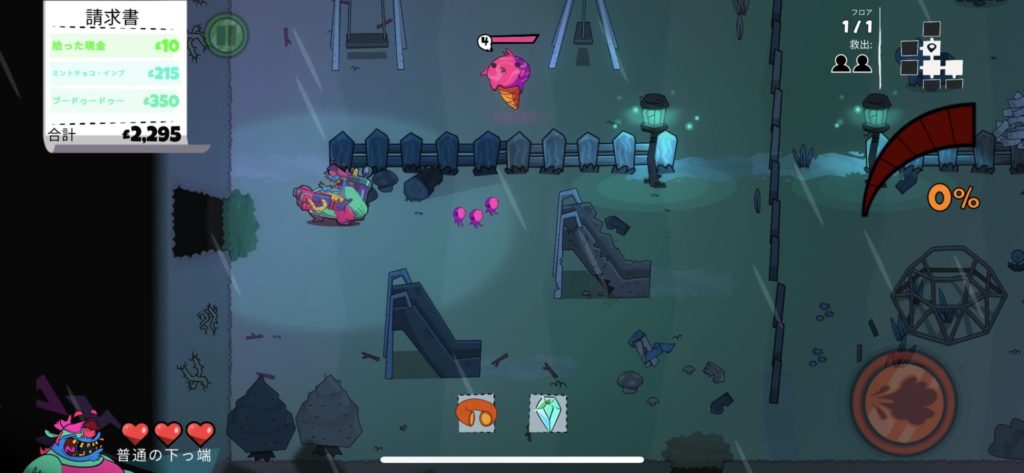Open the room layout minimap
The height and width of the screenshot is (473, 1024).
pos(931,60)
